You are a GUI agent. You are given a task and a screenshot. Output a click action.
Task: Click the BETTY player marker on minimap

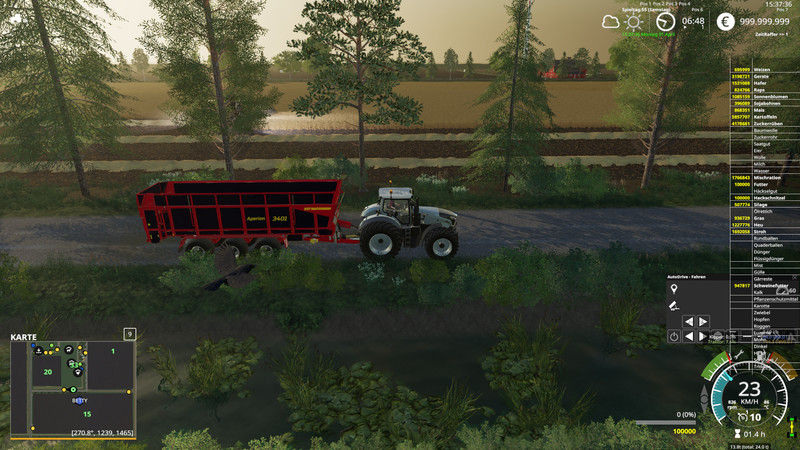79,400
